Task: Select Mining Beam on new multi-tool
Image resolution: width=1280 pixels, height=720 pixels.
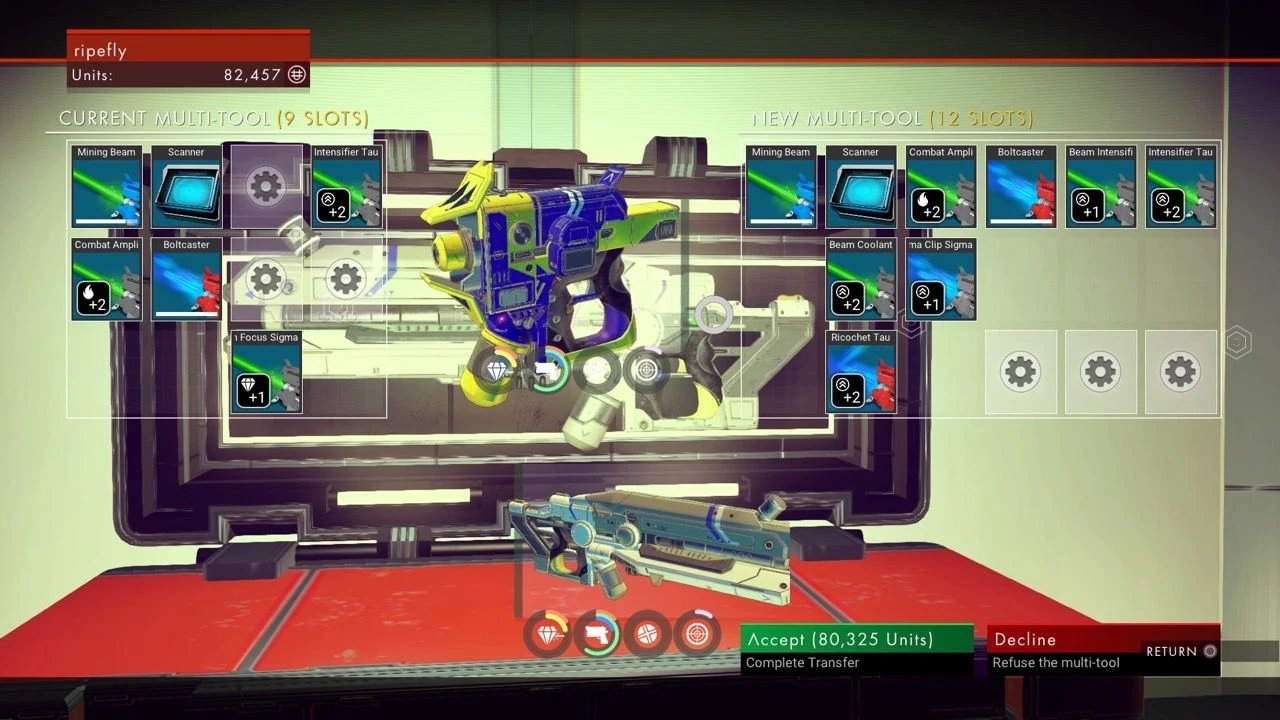Action: click(781, 186)
